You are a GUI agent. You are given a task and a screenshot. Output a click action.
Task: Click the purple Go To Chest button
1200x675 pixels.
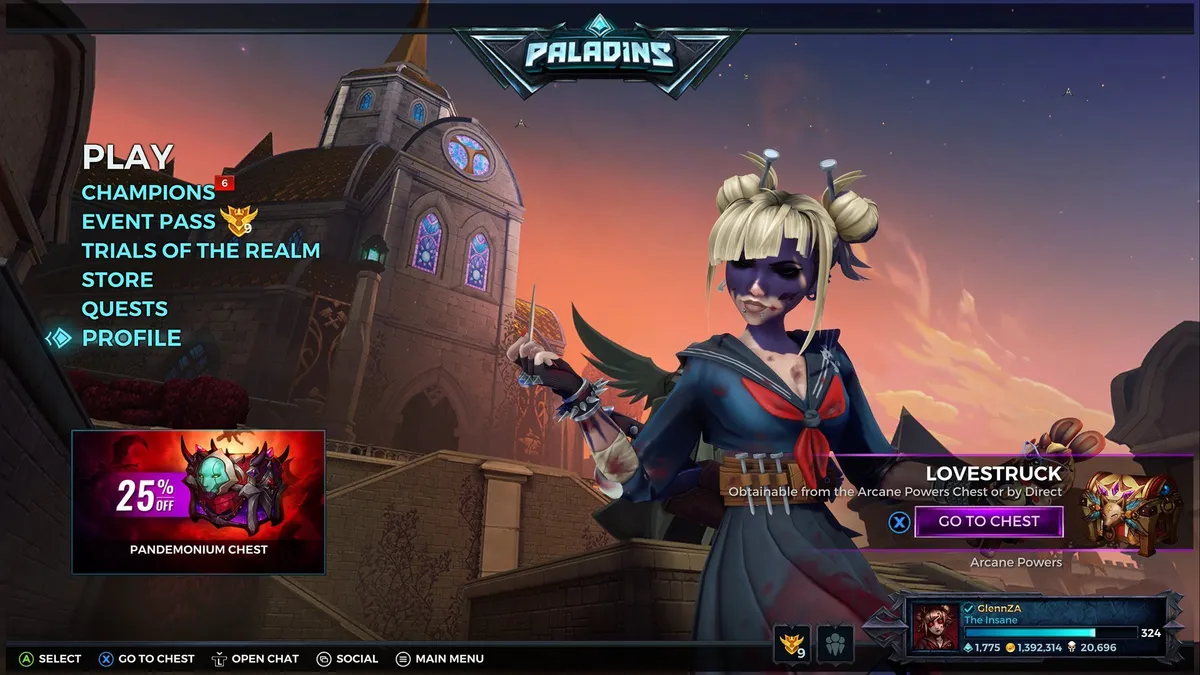[988, 521]
